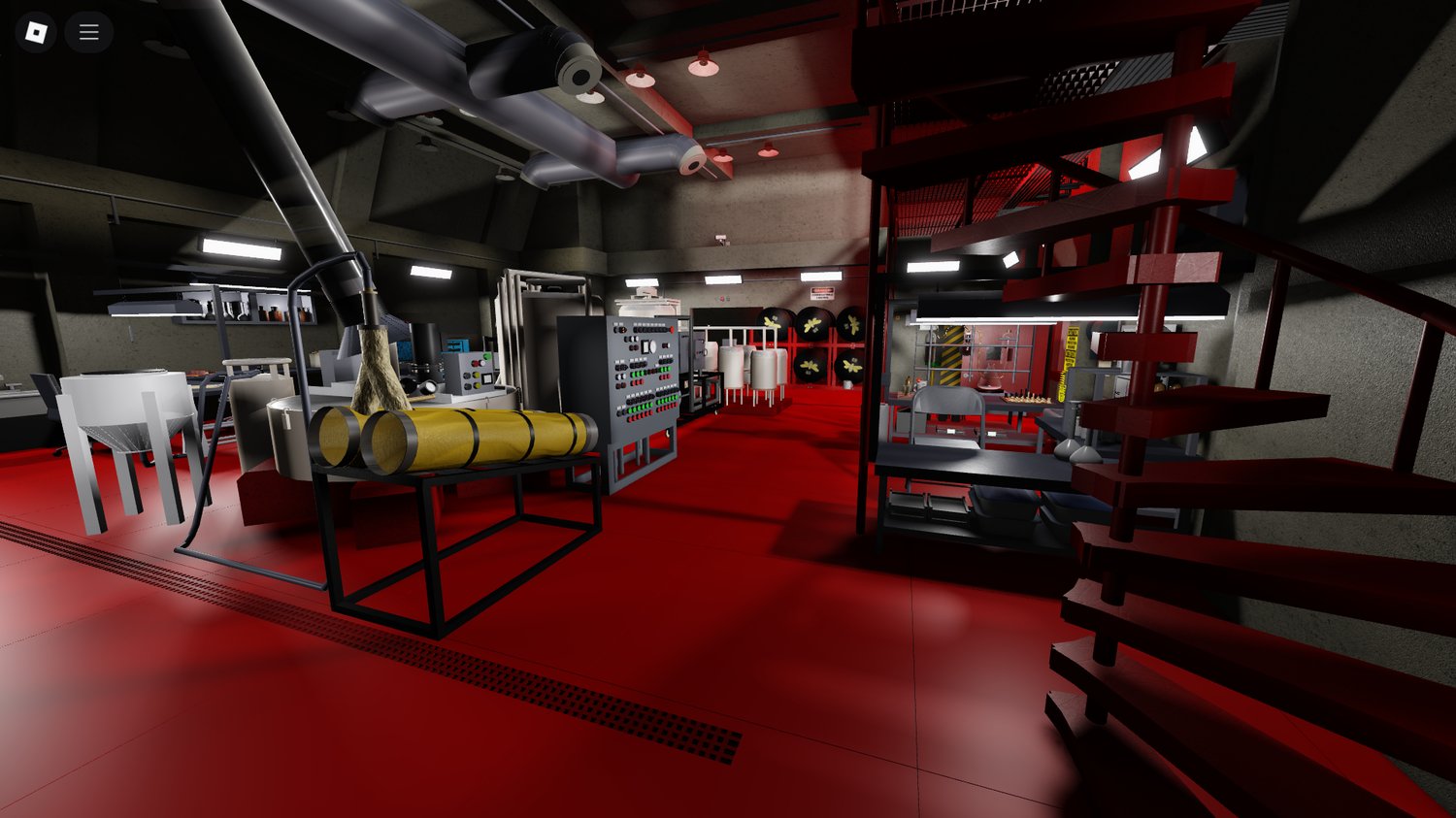Click the Roblox logo icon

tap(36, 31)
